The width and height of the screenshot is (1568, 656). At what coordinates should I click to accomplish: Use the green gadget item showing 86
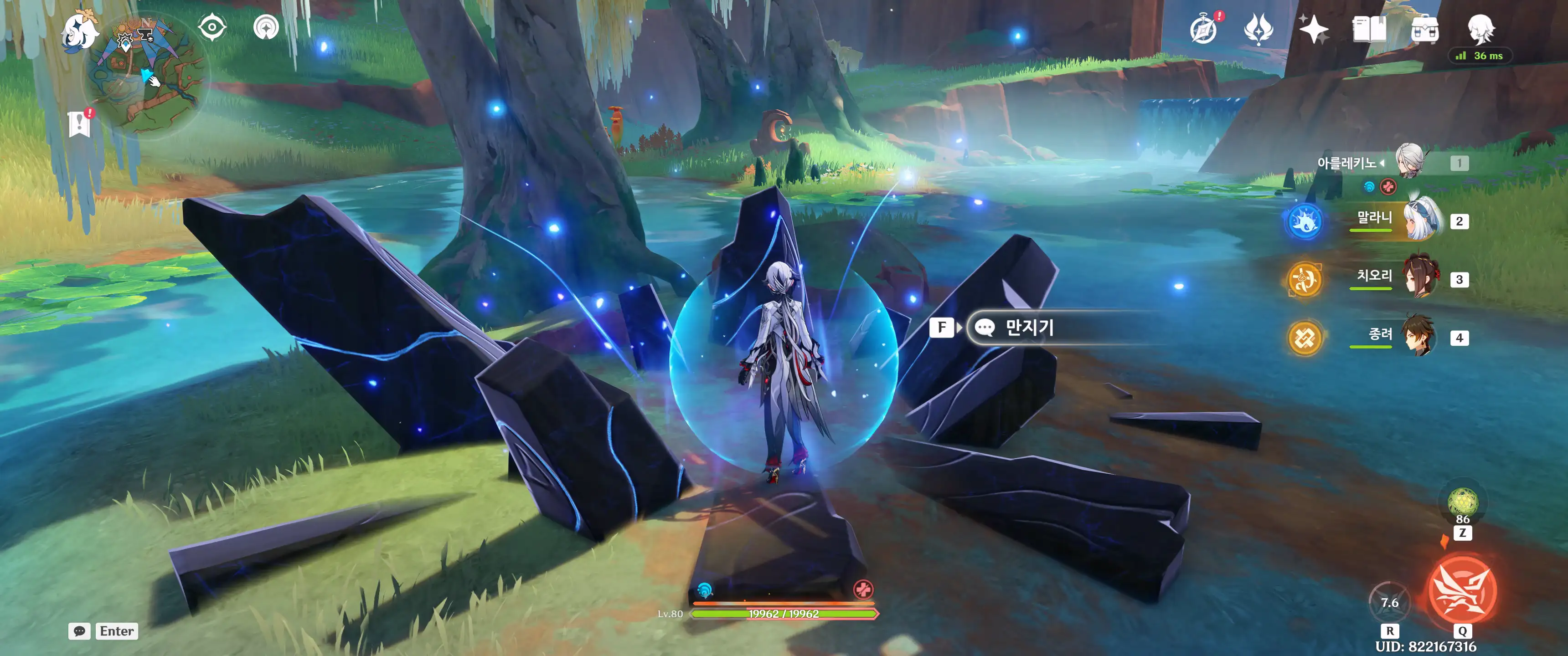(1462, 502)
